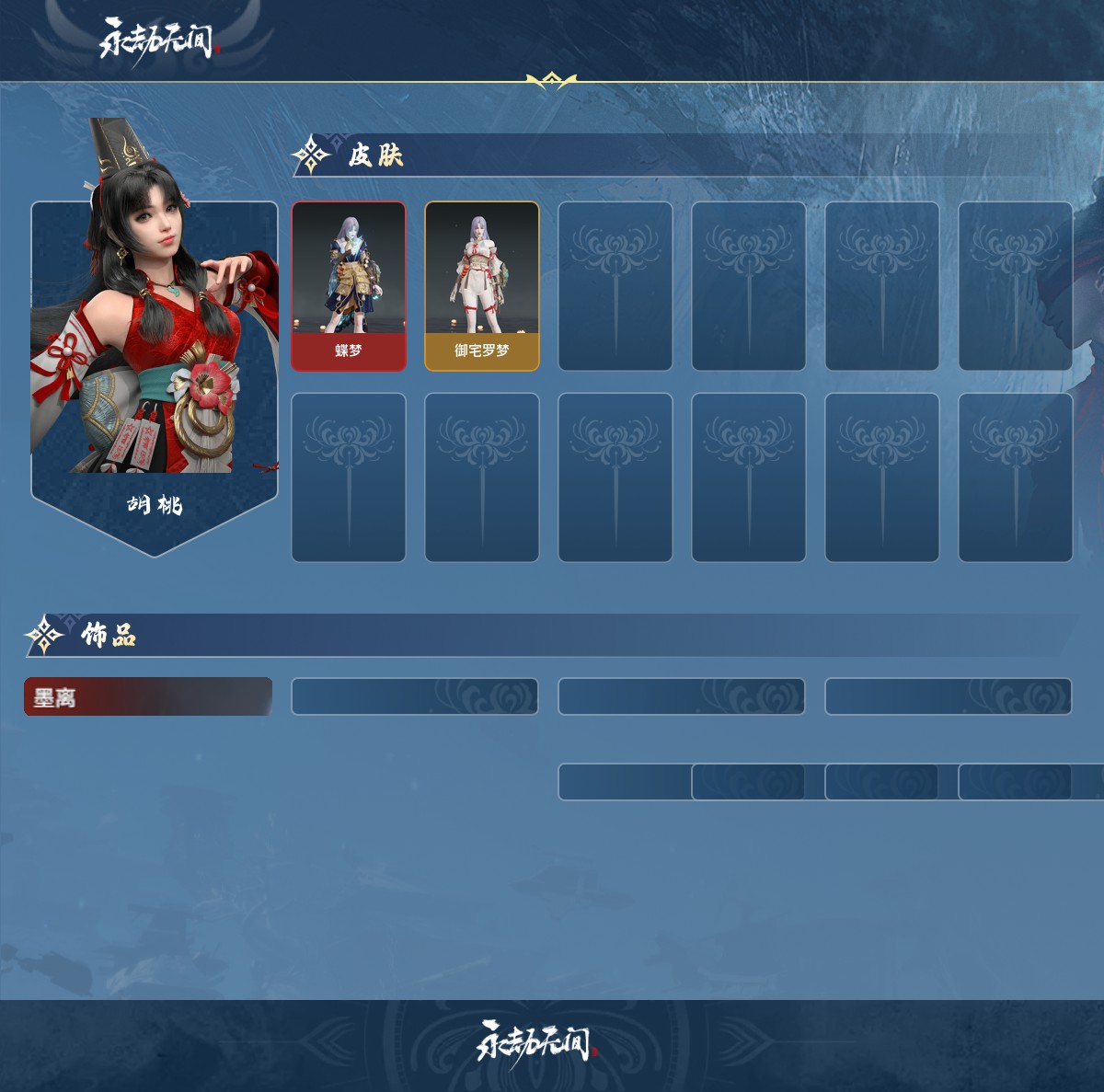The height and width of the screenshot is (1092, 1104).
Task: Select the 墨离 accessory entry
Action: [147, 697]
